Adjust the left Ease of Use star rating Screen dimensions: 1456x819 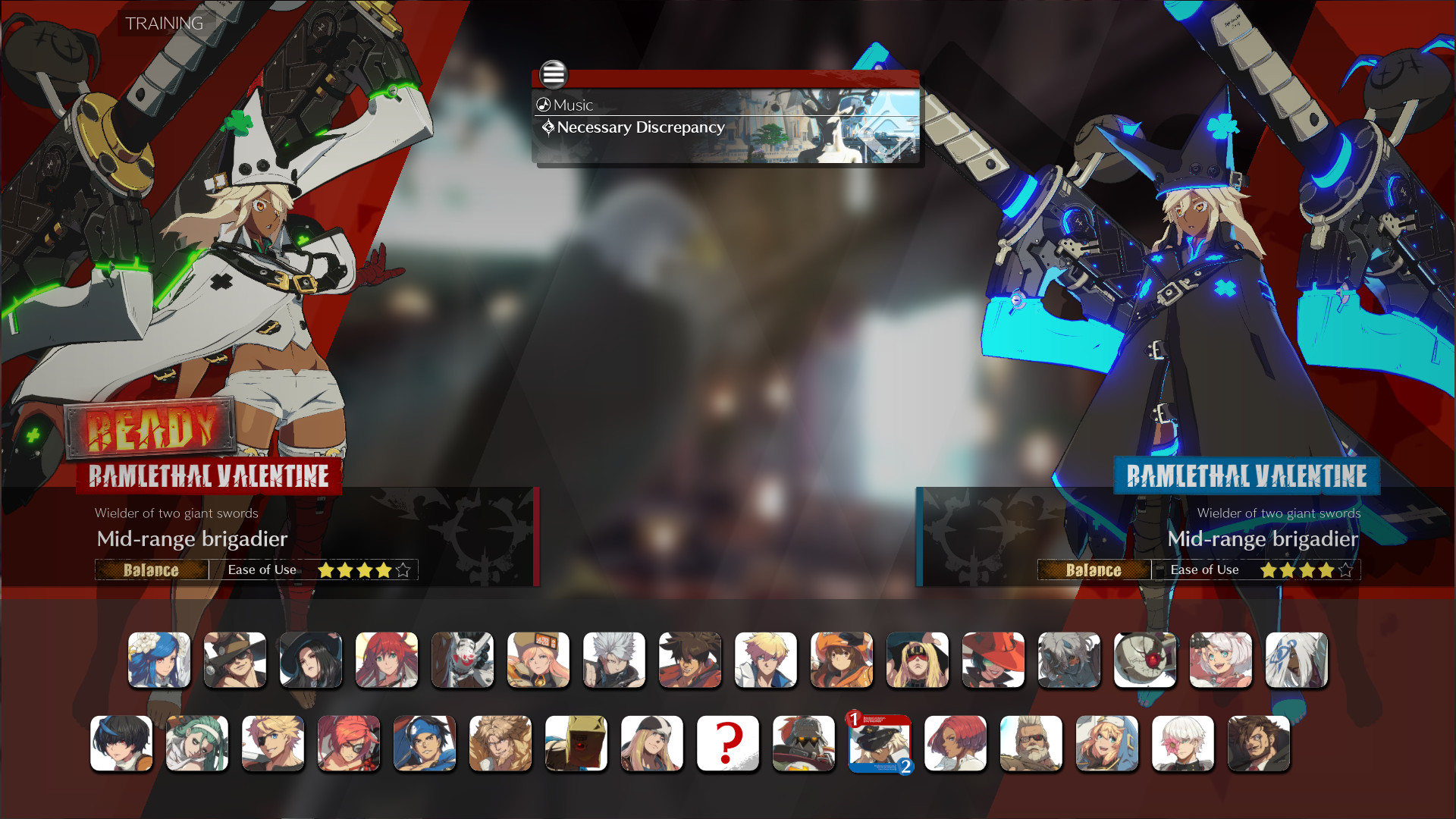point(365,570)
